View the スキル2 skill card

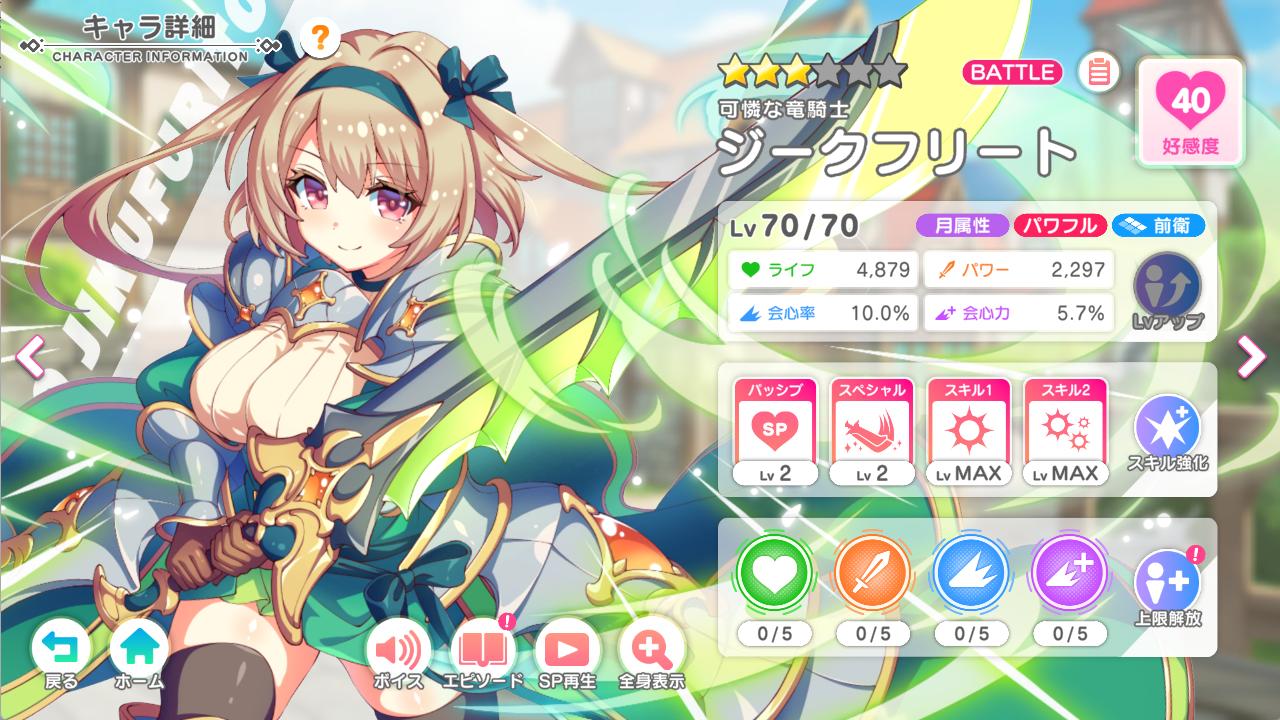1066,431
